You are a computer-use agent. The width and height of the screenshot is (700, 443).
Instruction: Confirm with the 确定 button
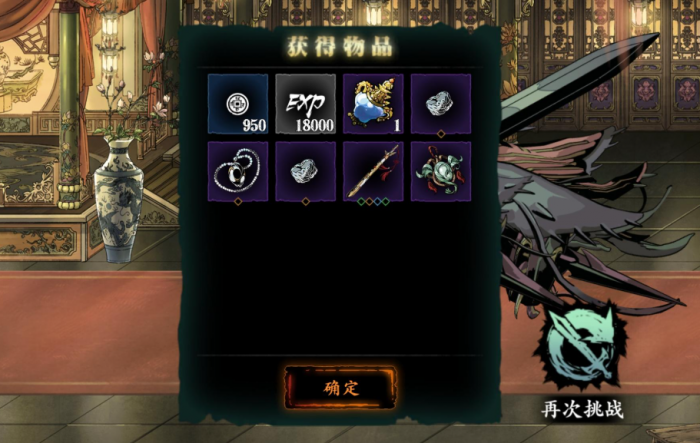(341, 388)
